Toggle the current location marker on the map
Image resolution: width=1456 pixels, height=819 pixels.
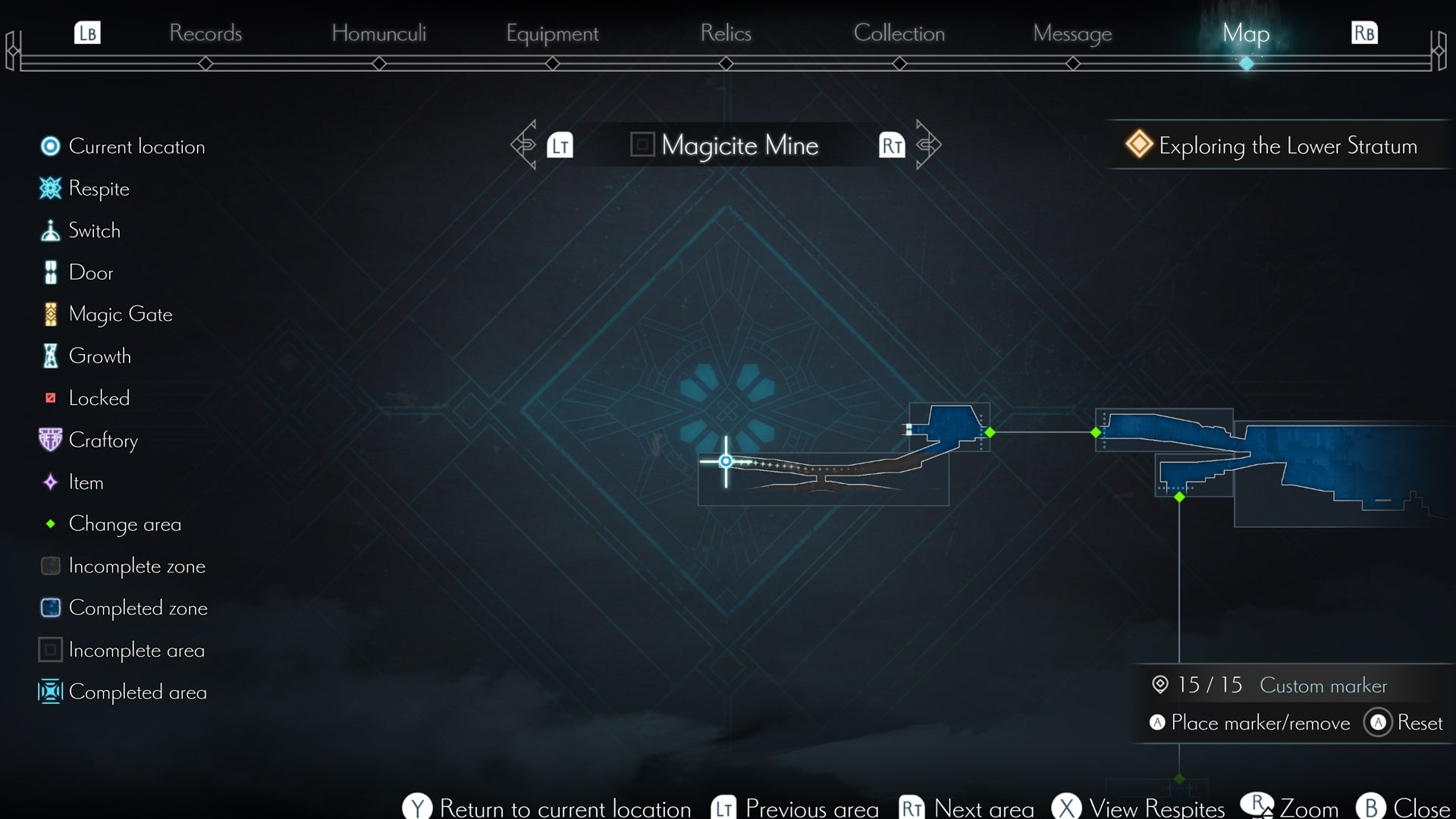pos(726,460)
